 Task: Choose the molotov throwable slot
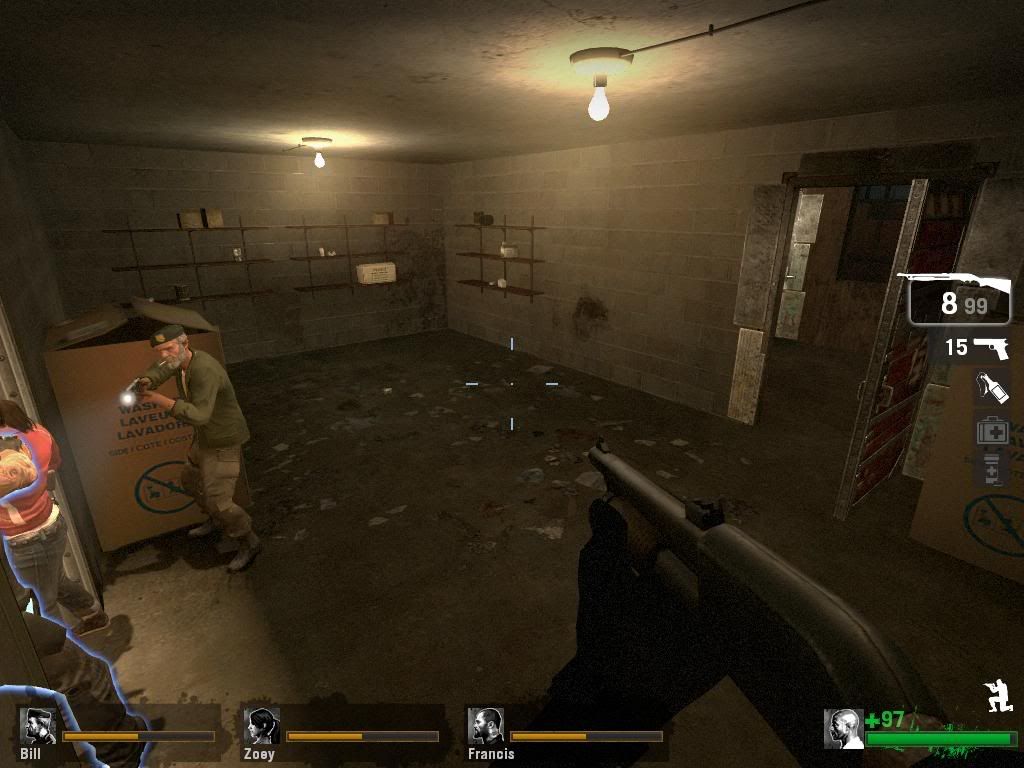point(991,387)
